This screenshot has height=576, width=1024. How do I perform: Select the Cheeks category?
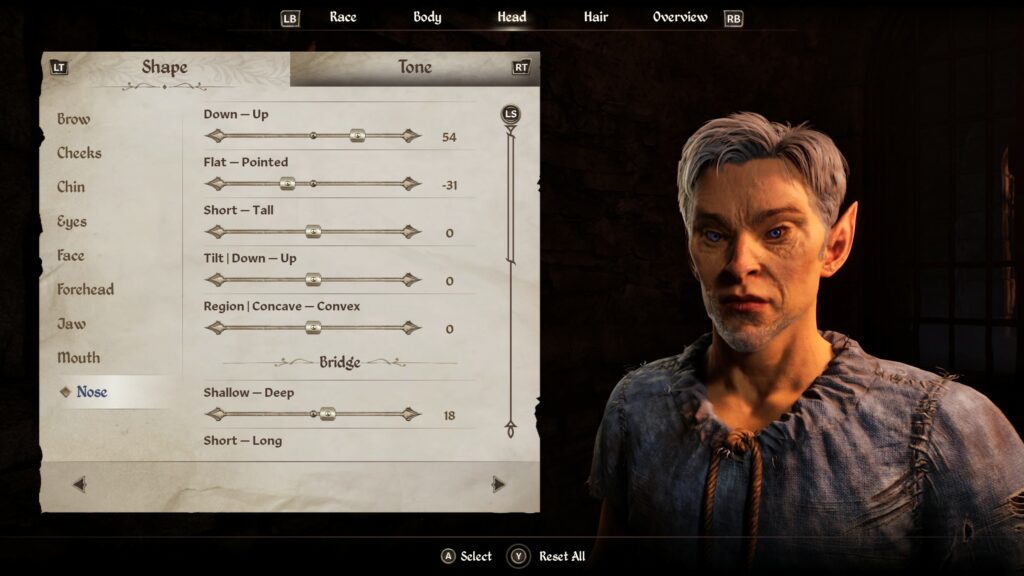coord(79,153)
